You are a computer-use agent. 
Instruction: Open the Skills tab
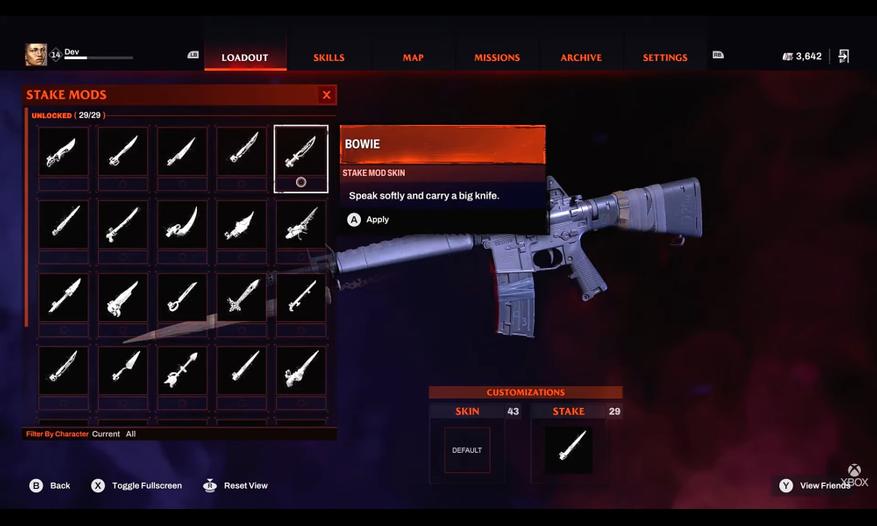tap(329, 57)
